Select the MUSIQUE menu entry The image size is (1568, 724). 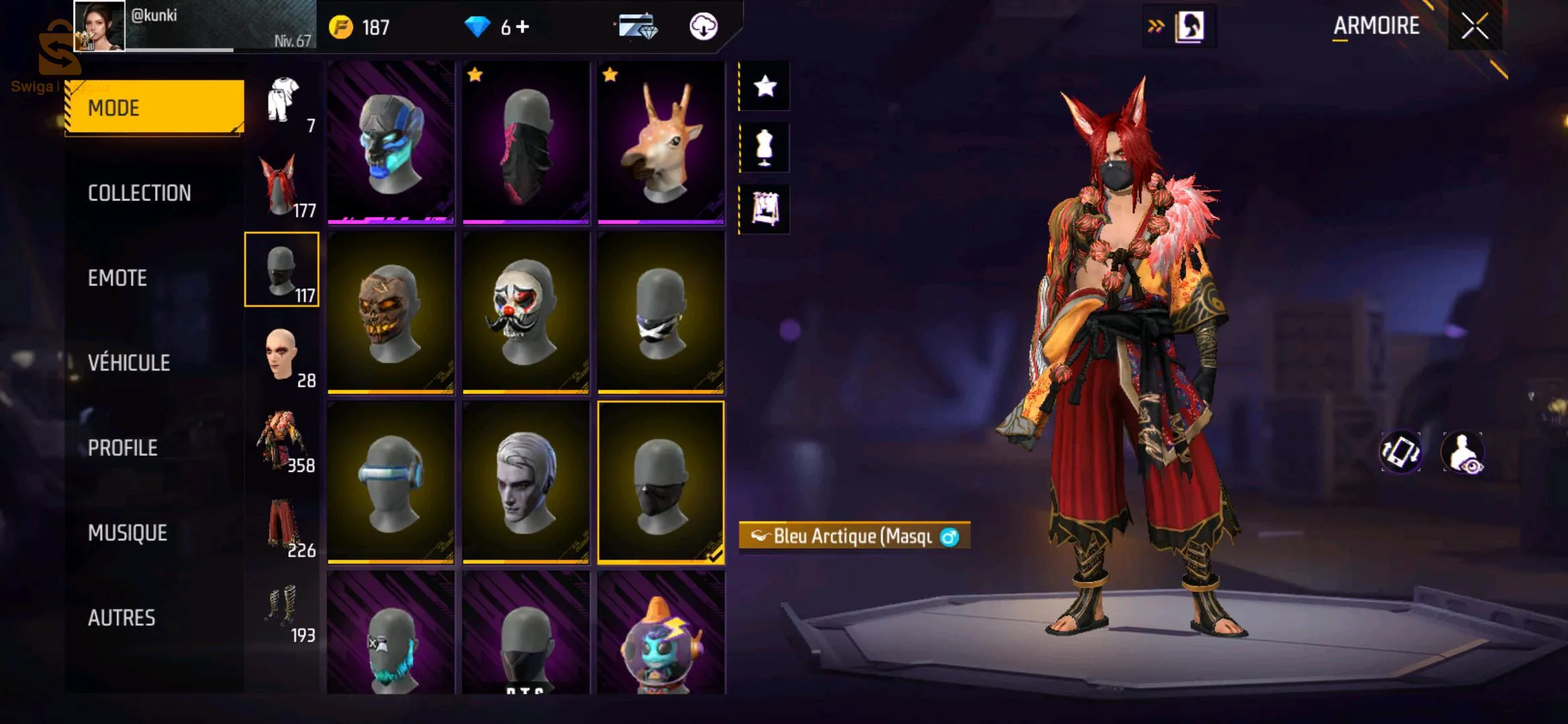click(x=127, y=533)
